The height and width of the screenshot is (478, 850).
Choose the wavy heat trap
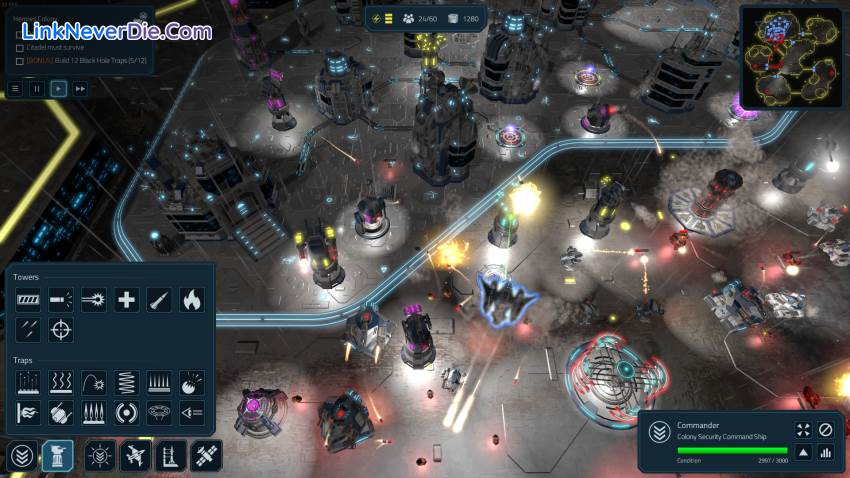pos(61,382)
